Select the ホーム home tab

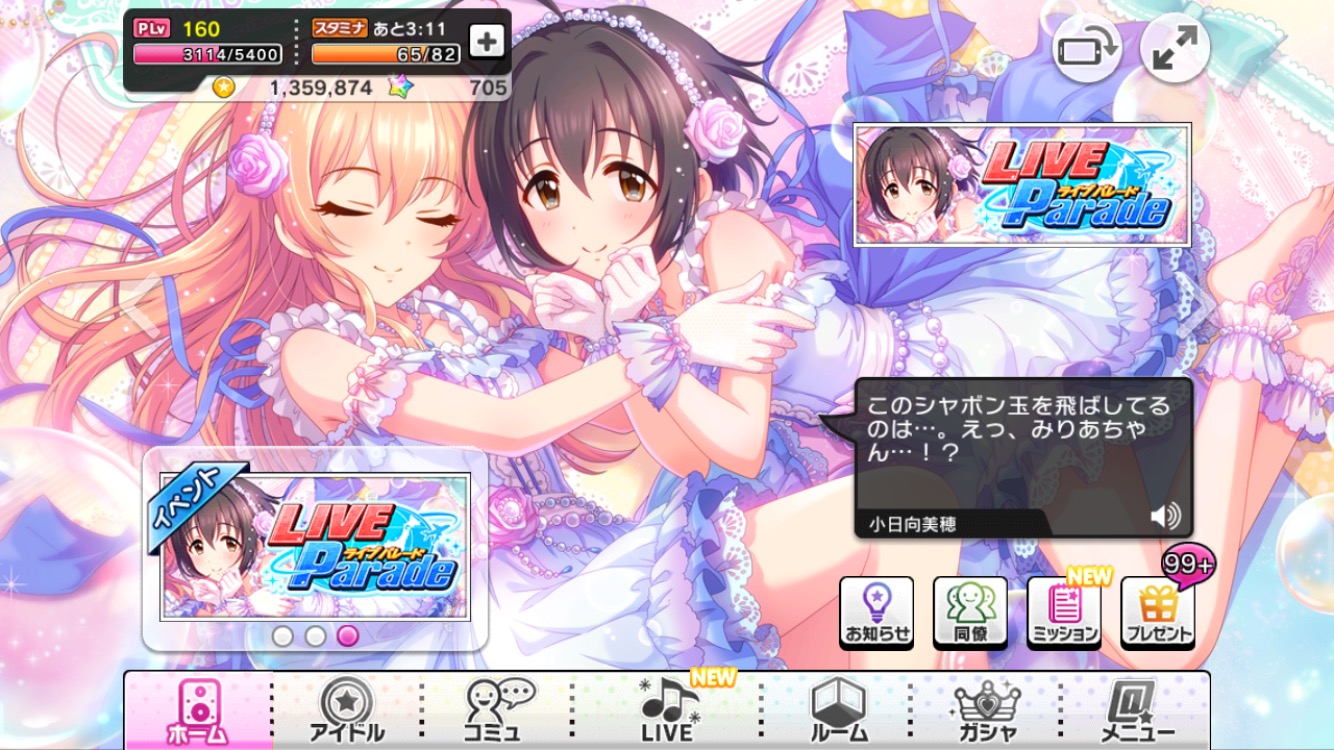click(x=198, y=710)
